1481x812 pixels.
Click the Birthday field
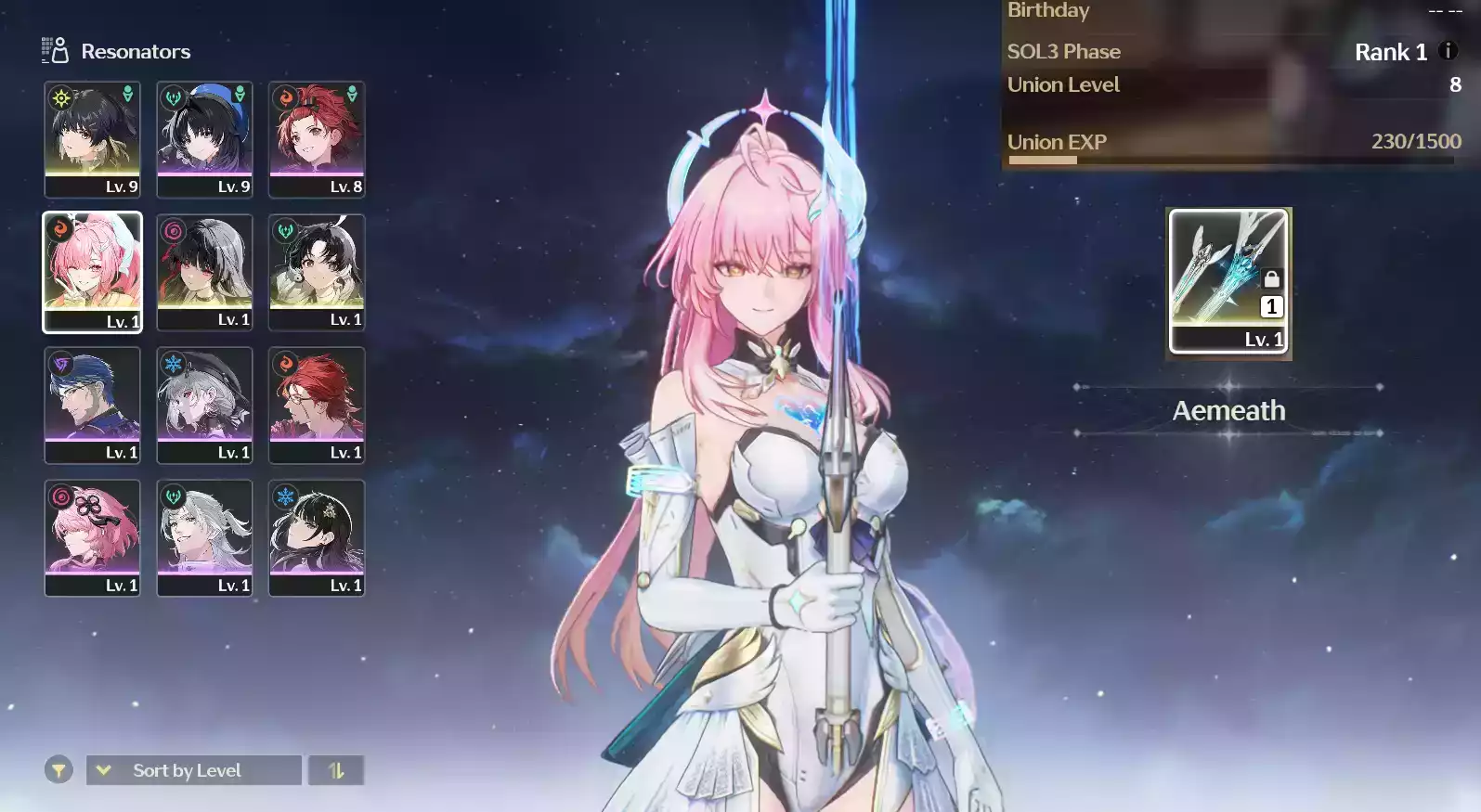click(x=1048, y=11)
